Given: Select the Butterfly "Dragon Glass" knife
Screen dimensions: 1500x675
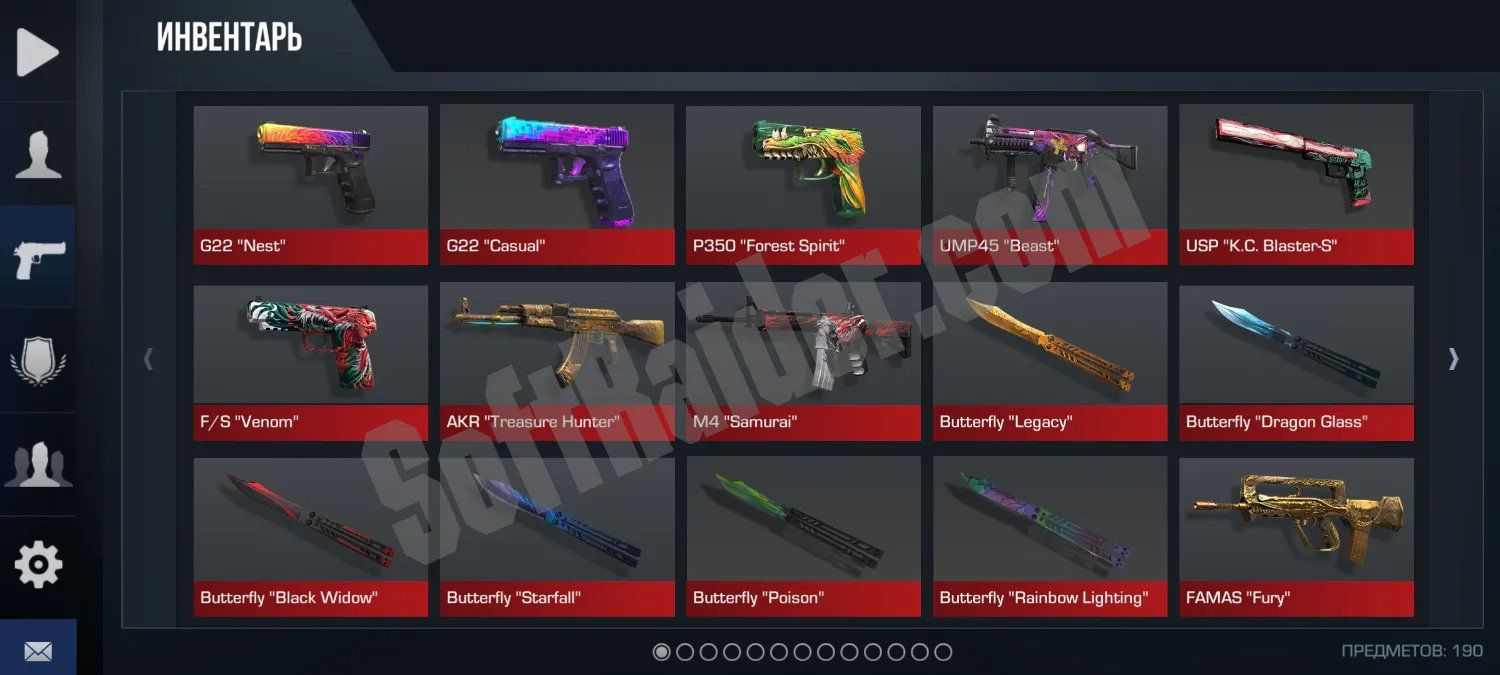Looking at the screenshot, I should pos(1296,362).
